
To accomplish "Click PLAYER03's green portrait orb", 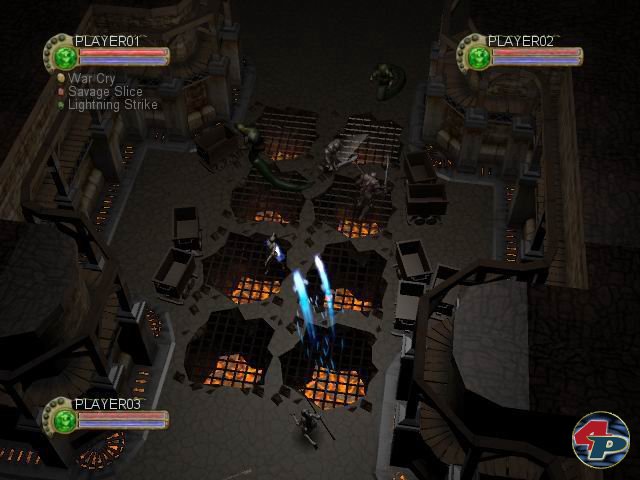I will [x=63, y=418].
